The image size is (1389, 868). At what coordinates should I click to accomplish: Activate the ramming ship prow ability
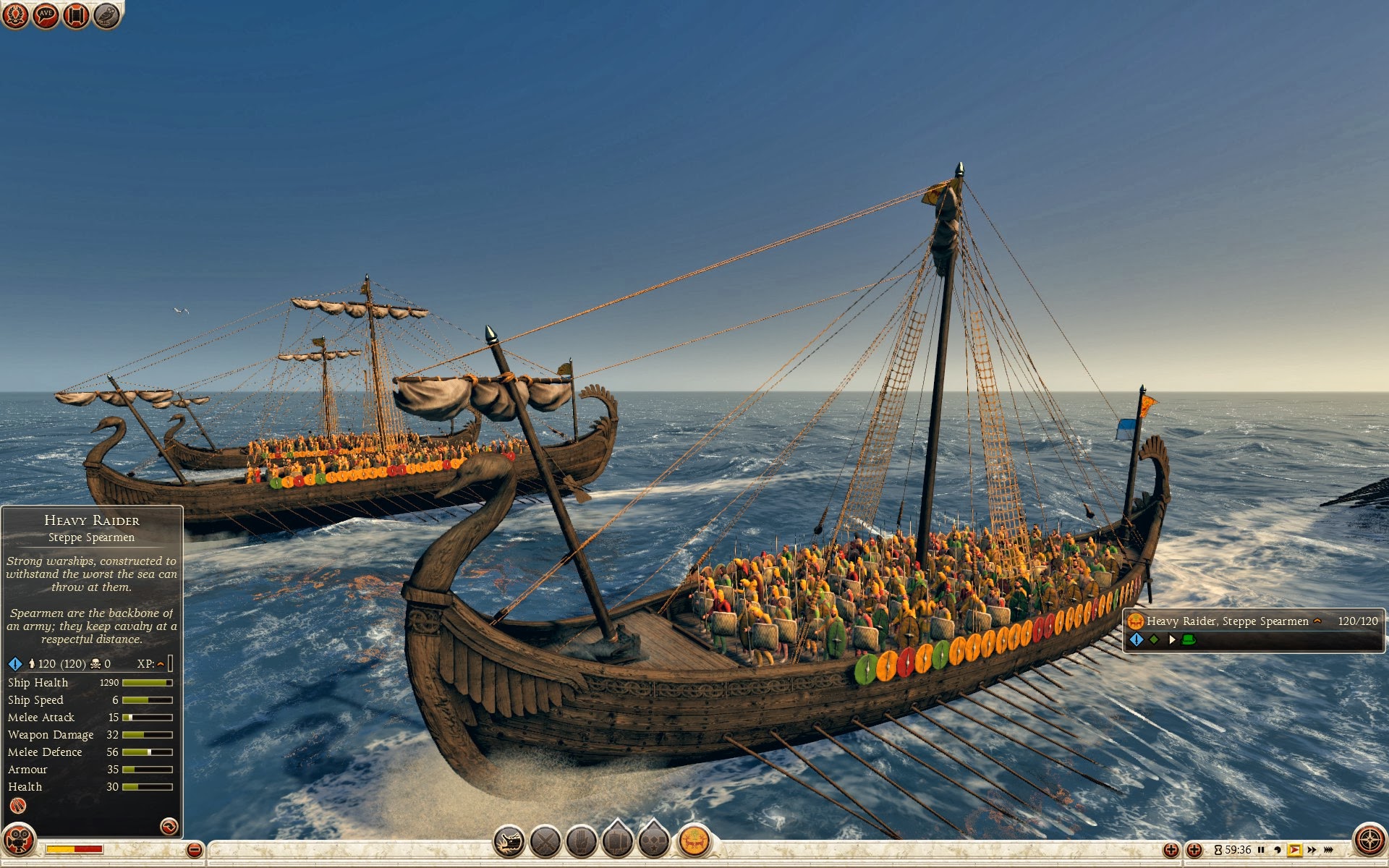[x=509, y=842]
